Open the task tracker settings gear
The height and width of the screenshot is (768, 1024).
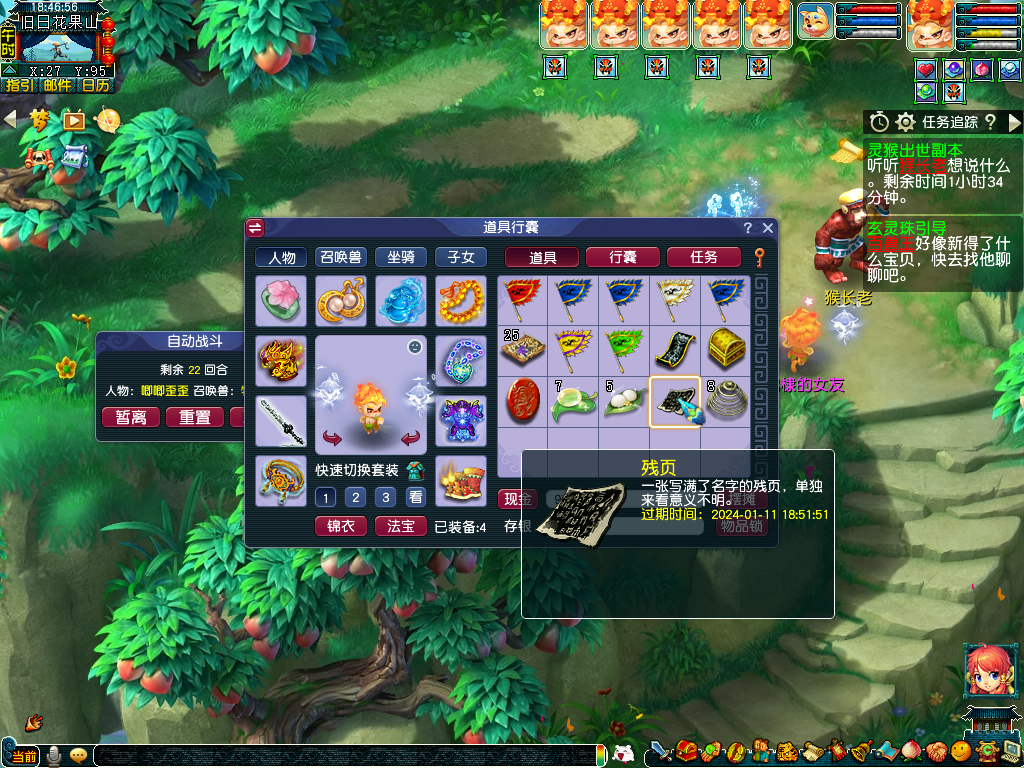(906, 122)
